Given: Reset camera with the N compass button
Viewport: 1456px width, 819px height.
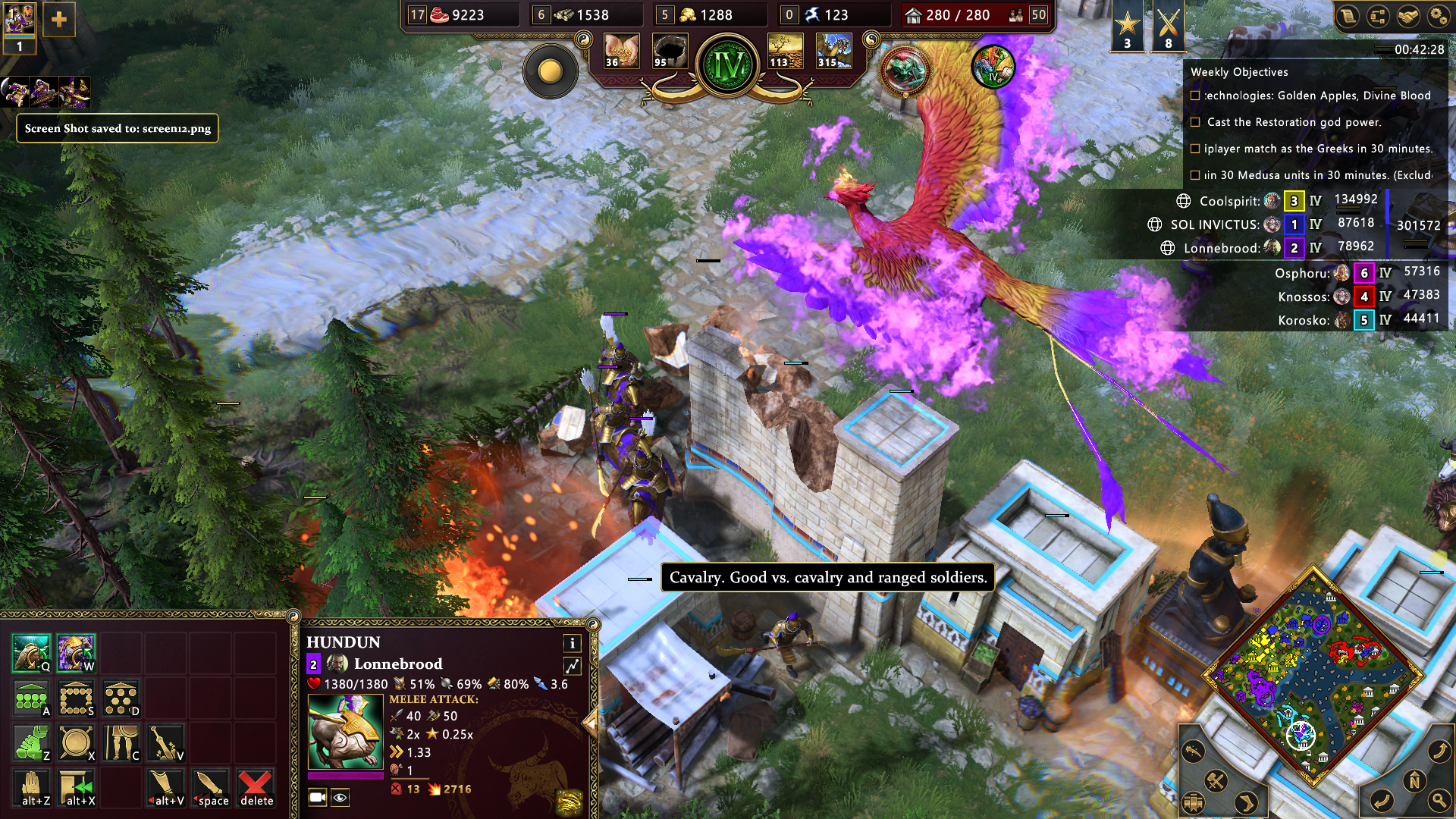Looking at the screenshot, I should 1414,781.
